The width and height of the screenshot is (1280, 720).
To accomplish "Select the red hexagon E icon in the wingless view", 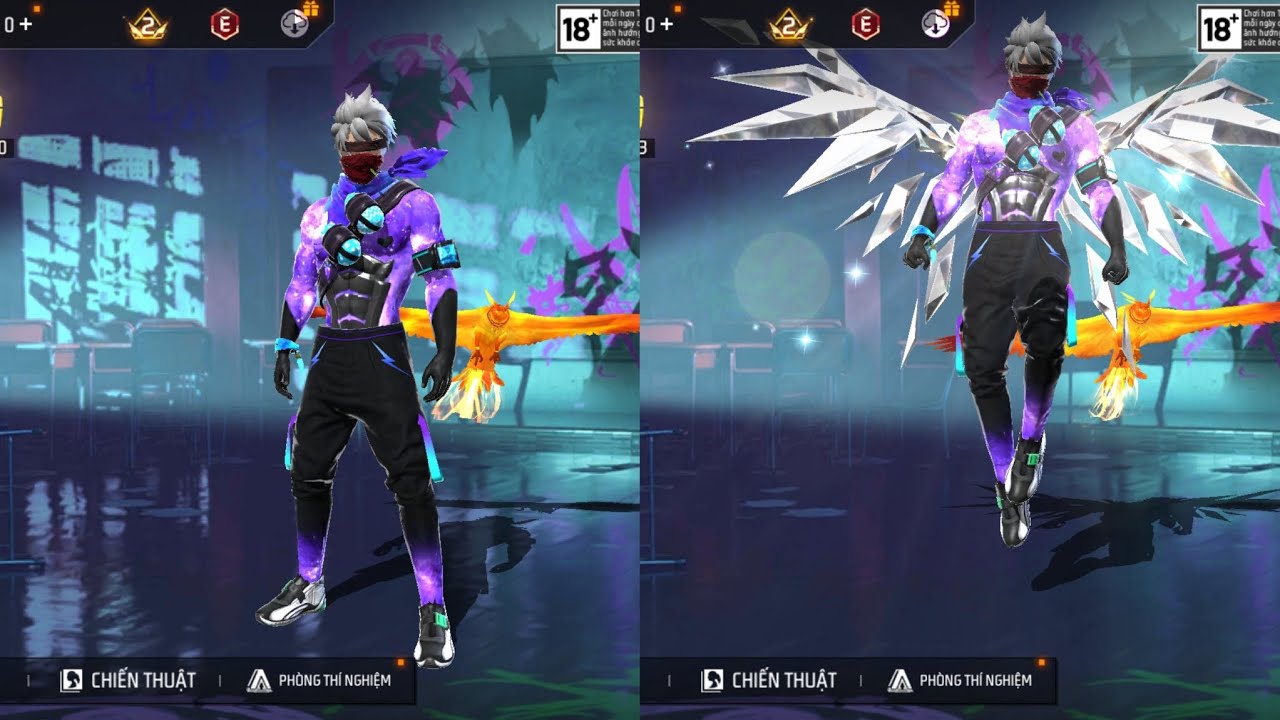I will click(225, 25).
